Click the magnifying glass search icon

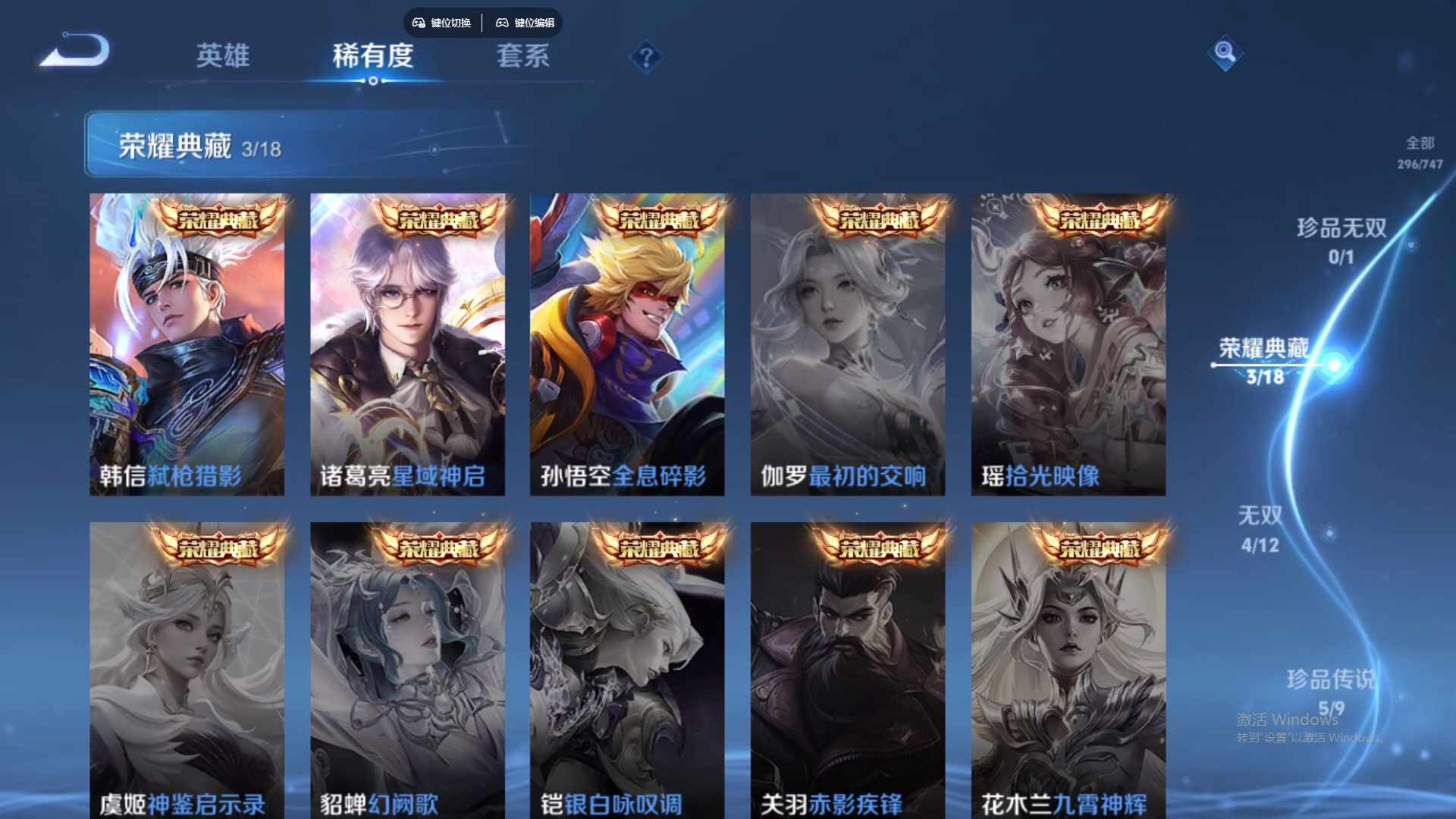pyautogui.click(x=1225, y=53)
